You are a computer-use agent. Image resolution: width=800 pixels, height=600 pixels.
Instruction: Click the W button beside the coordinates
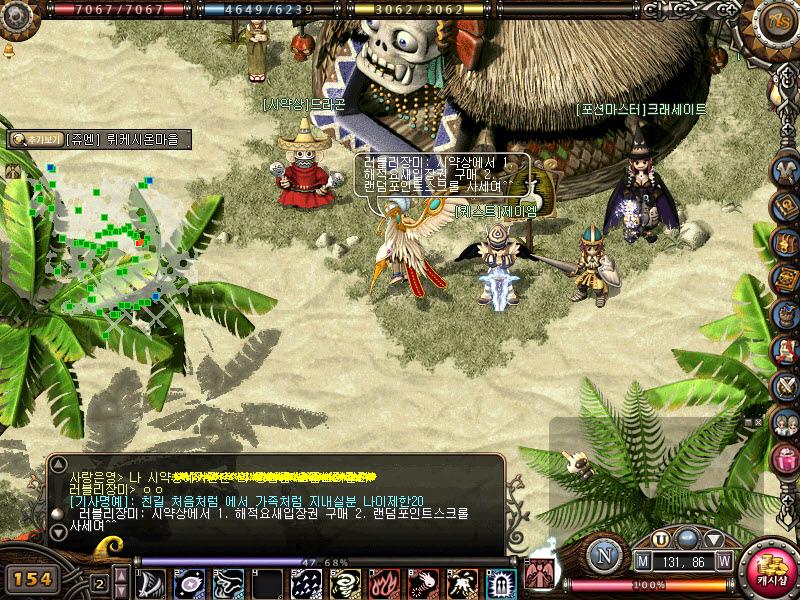pyautogui.click(x=723, y=563)
